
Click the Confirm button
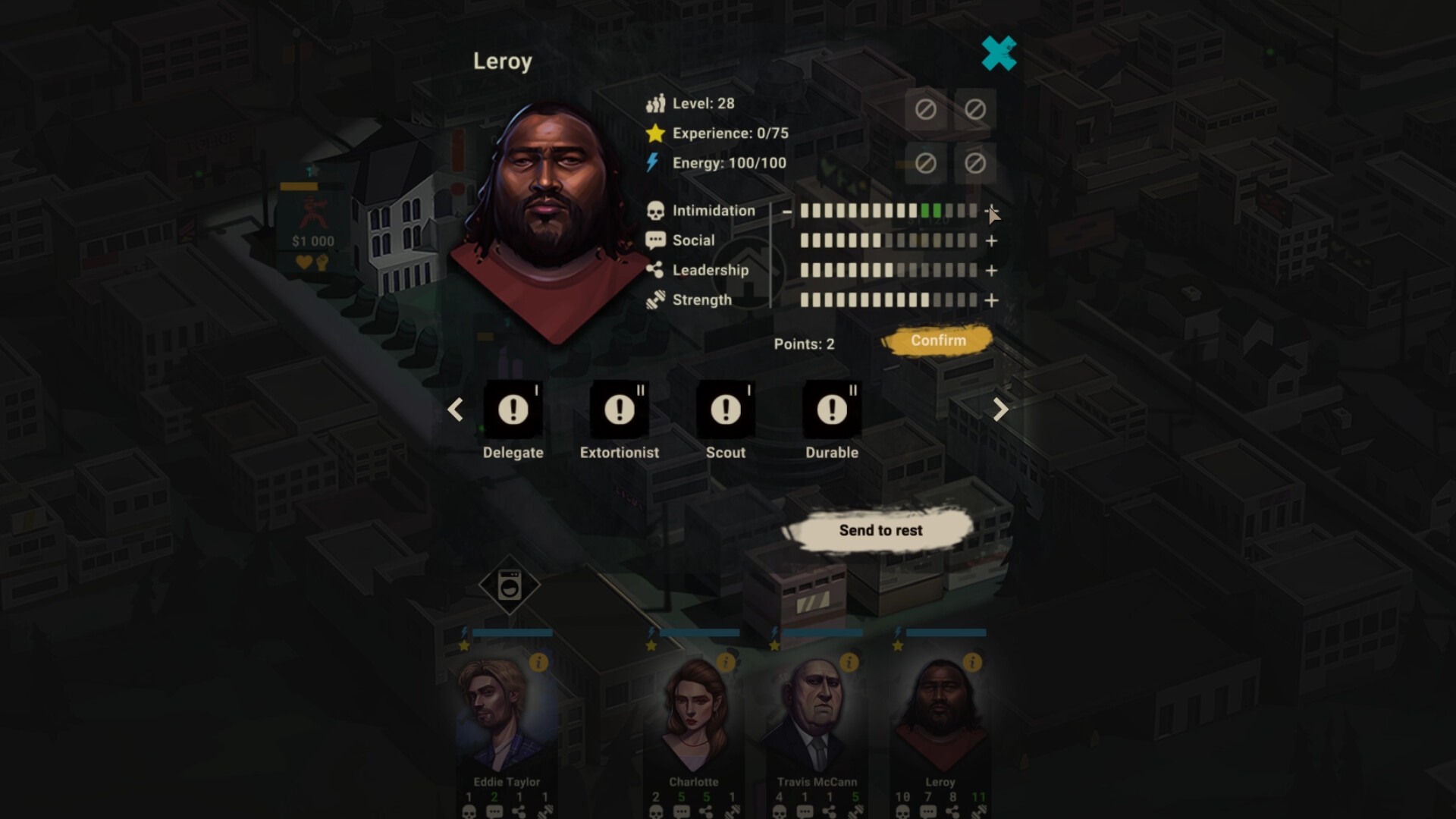click(x=940, y=340)
